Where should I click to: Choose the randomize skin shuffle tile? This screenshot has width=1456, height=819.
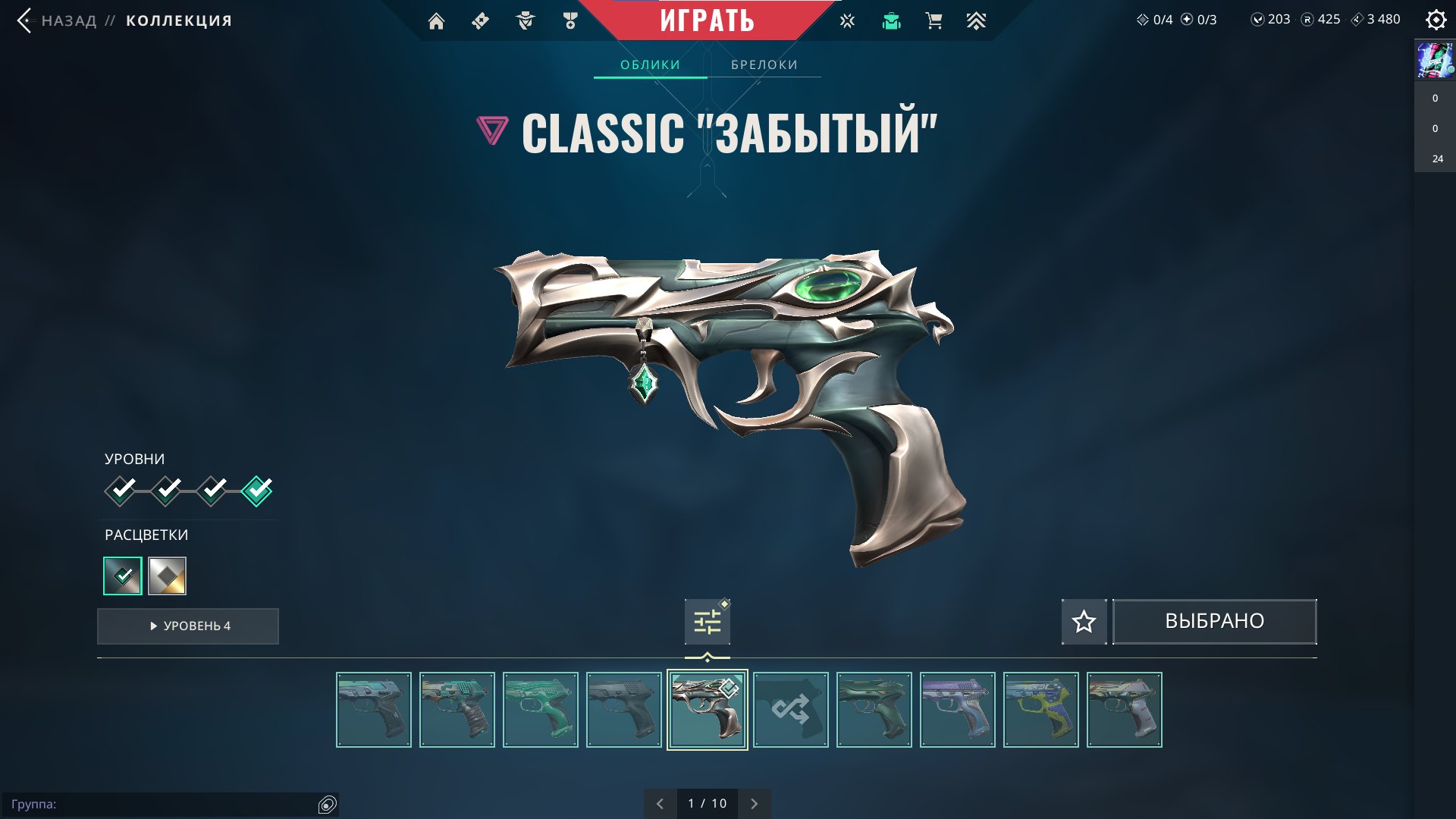coord(790,710)
